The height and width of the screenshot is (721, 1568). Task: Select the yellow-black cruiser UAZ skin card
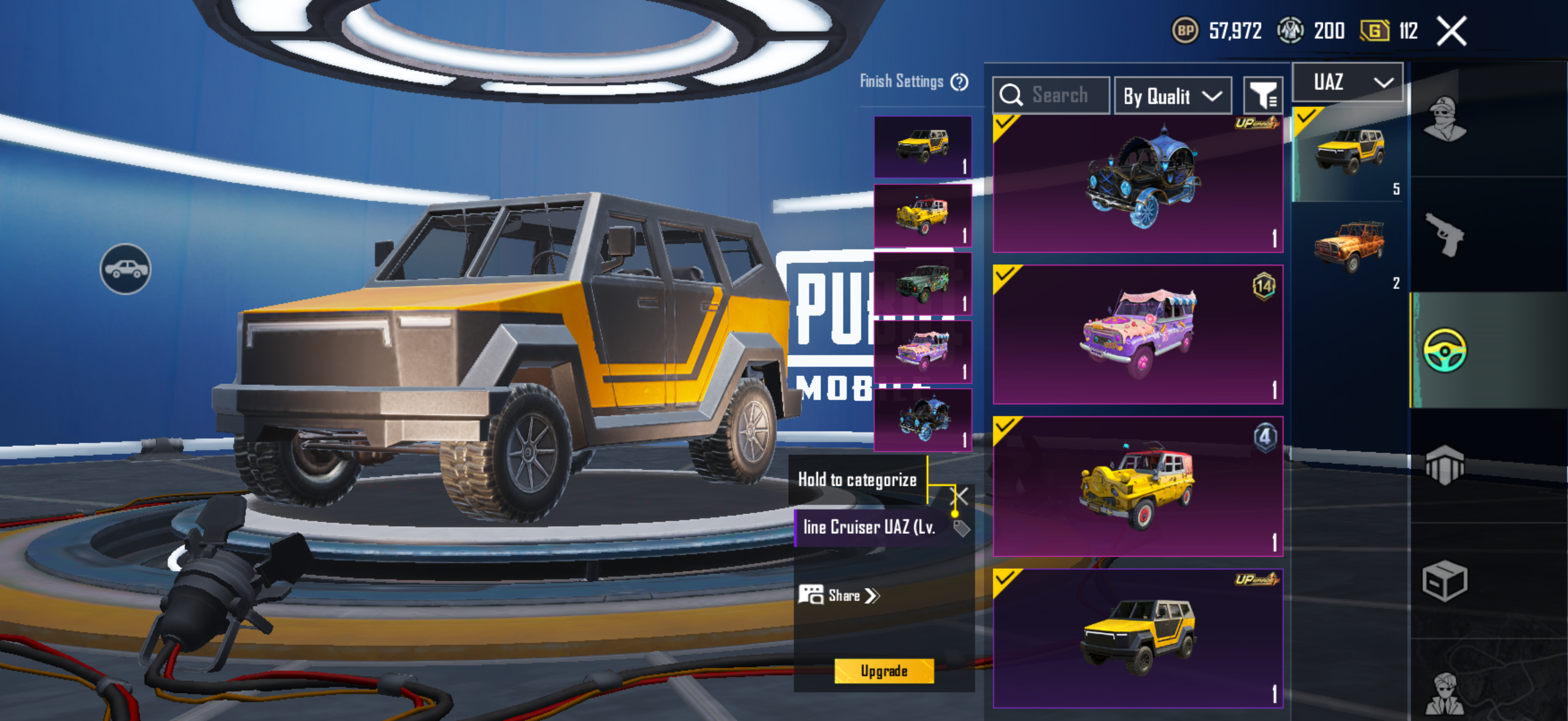1137,638
